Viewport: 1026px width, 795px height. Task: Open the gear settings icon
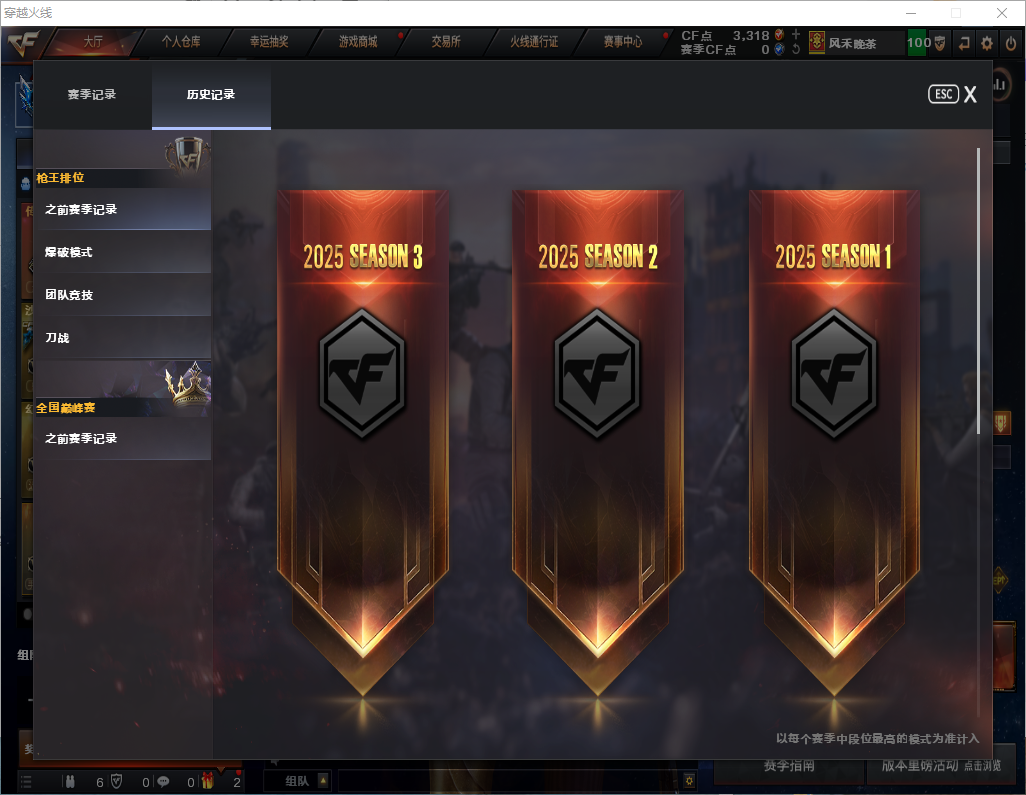coord(987,43)
